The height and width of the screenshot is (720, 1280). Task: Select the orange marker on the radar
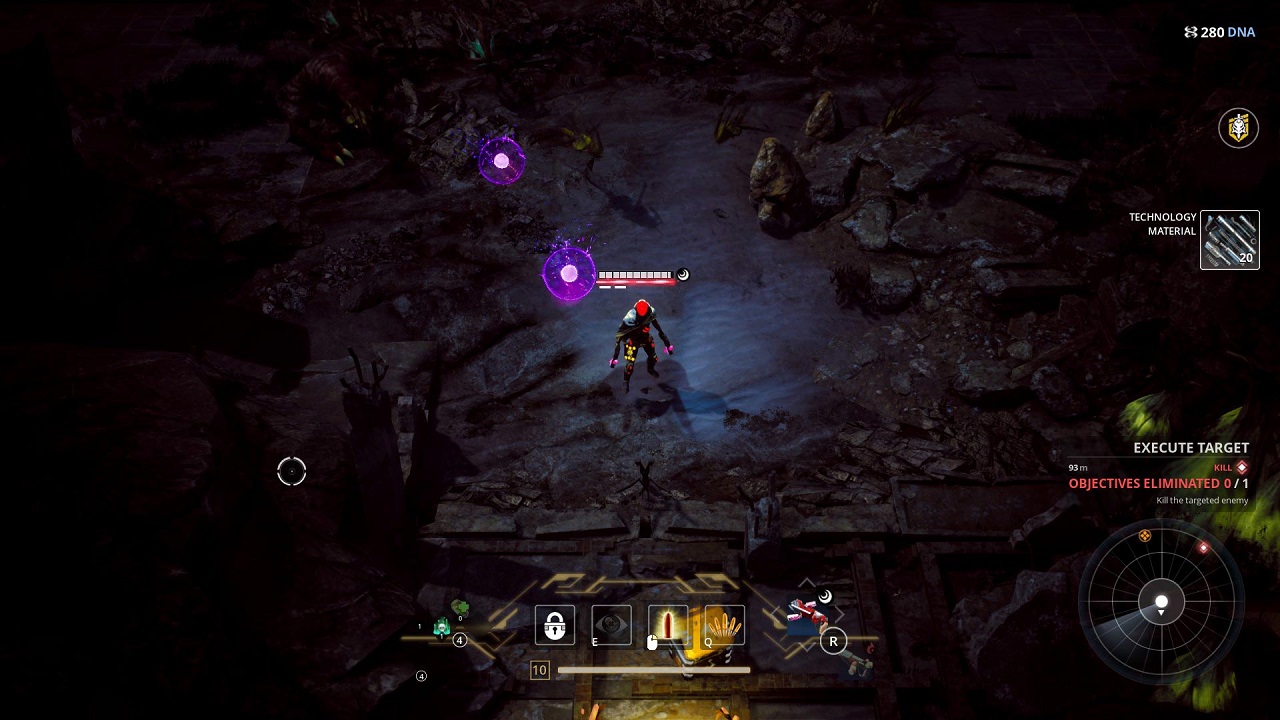(x=1145, y=536)
